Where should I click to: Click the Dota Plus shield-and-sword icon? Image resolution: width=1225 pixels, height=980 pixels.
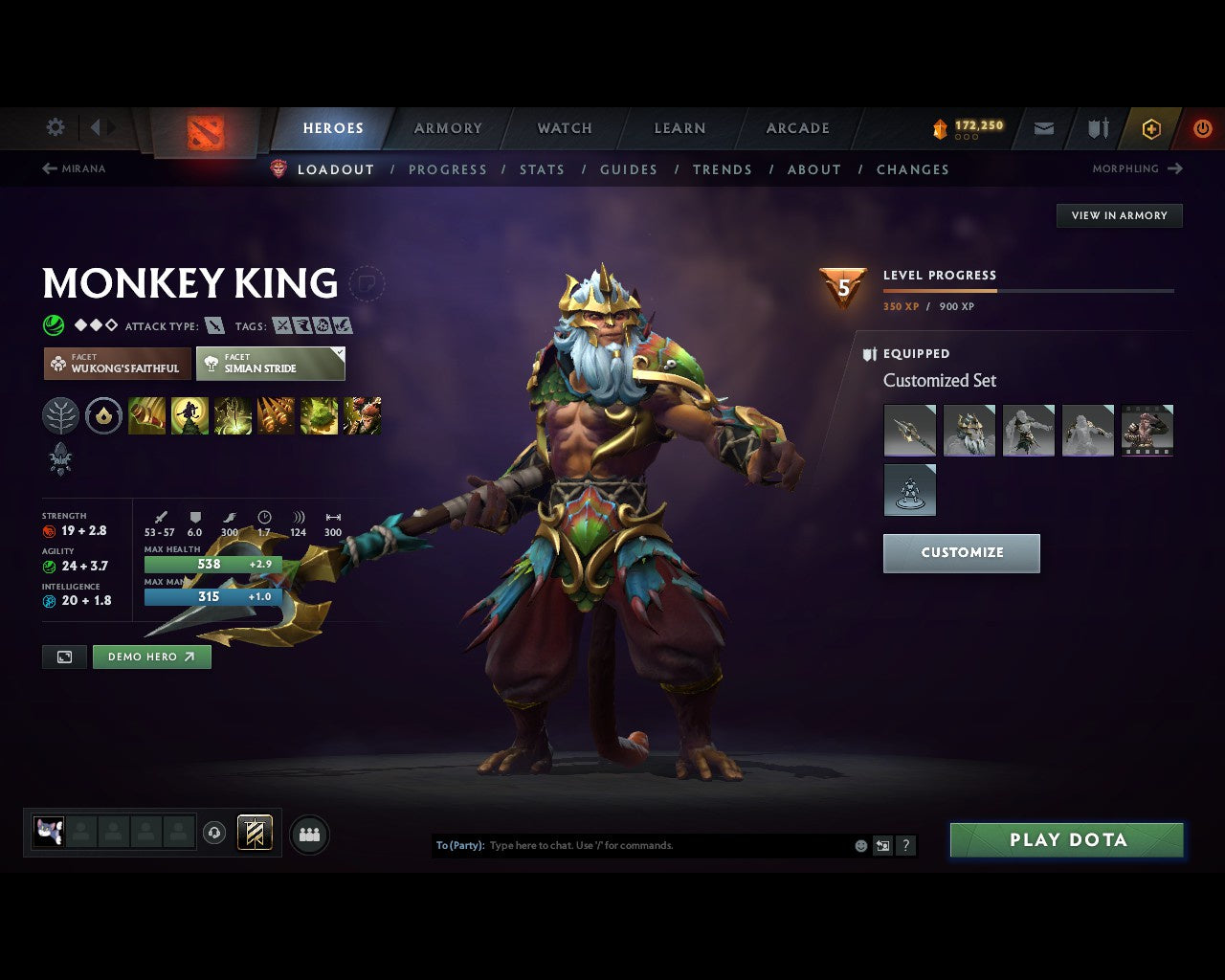pyautogui.click(x=1097, y=128)
